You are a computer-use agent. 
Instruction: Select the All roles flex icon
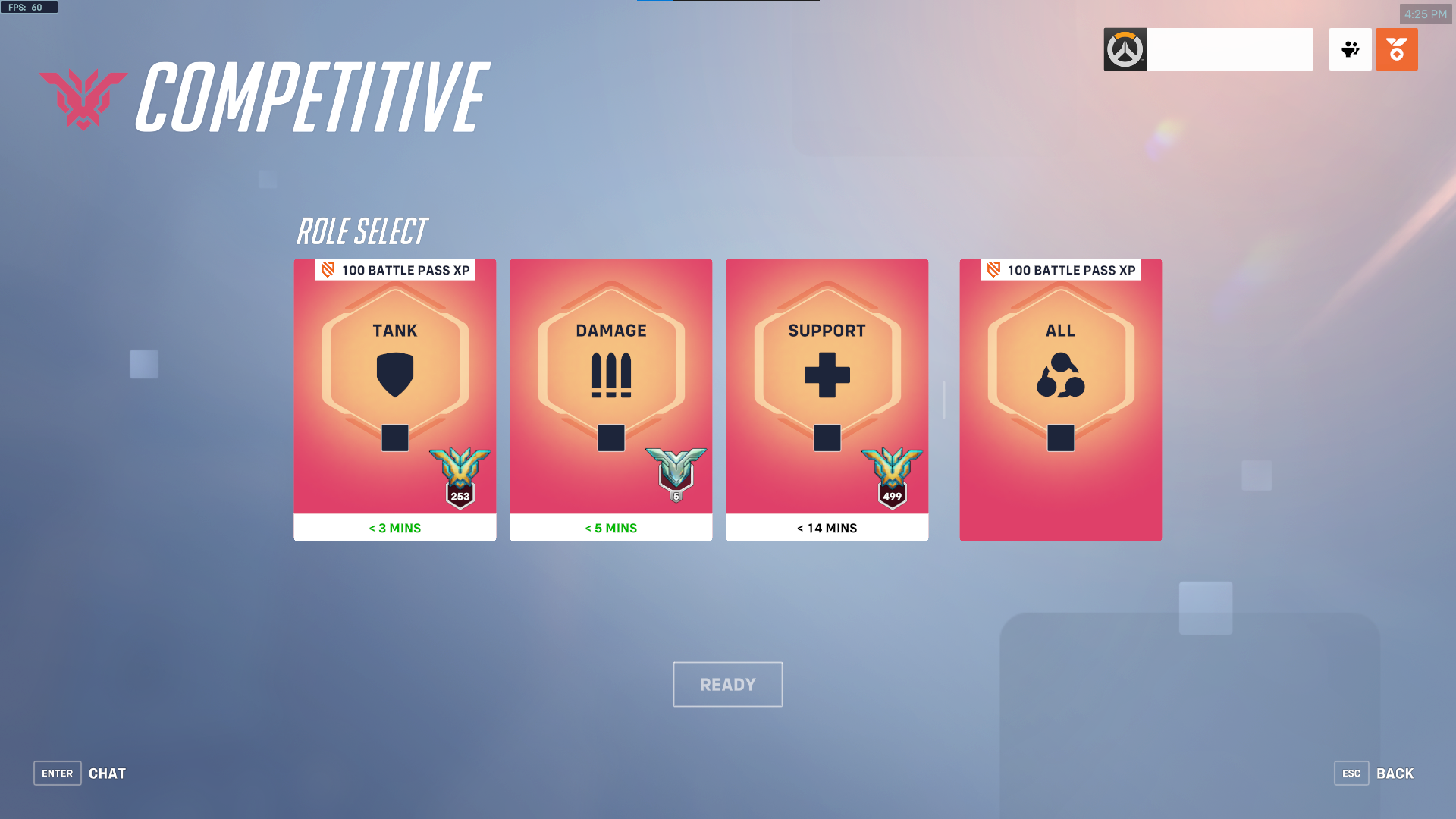(x=1060, y=375)
